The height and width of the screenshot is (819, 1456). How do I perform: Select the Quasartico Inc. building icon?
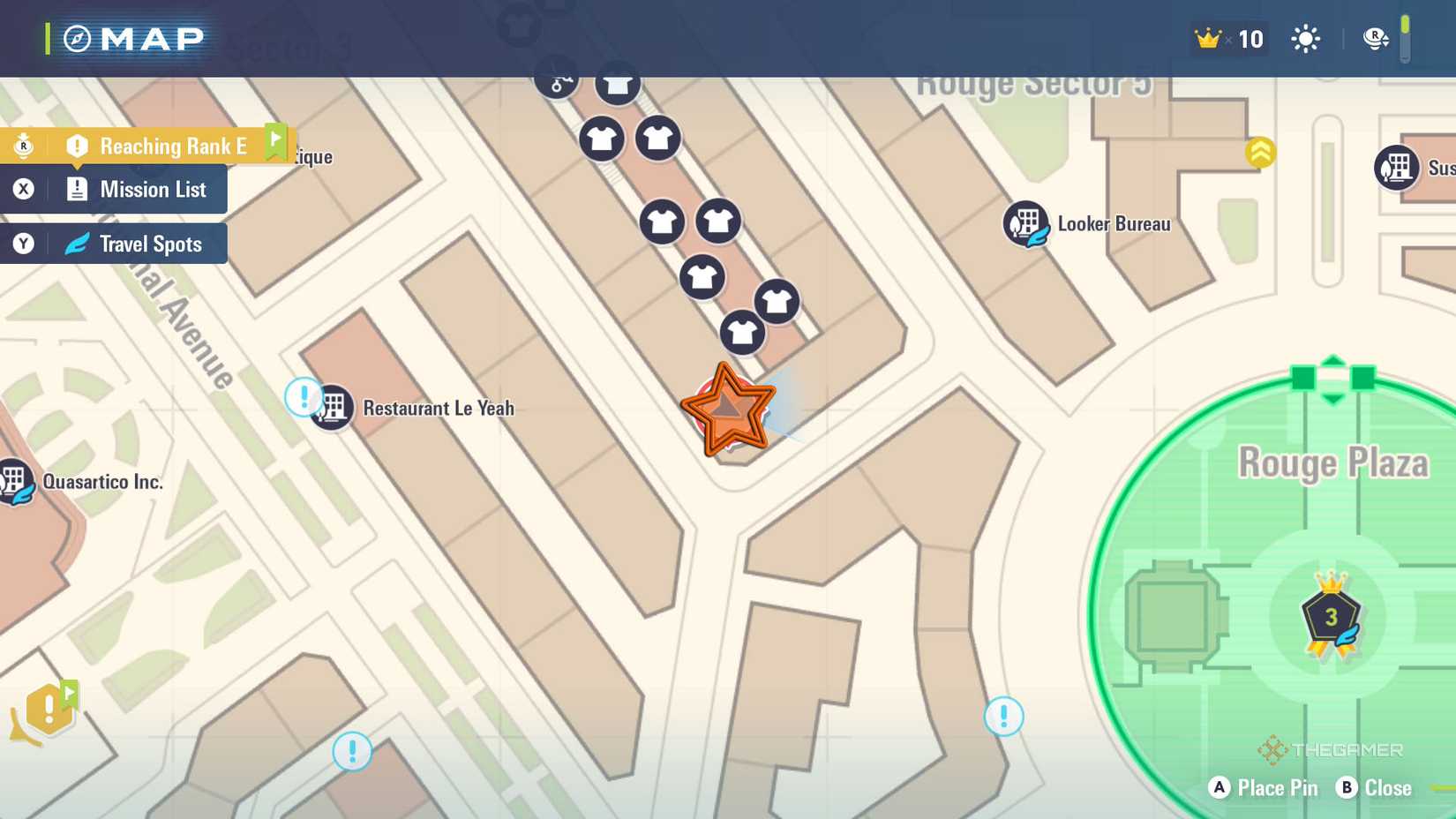[14, 481]
